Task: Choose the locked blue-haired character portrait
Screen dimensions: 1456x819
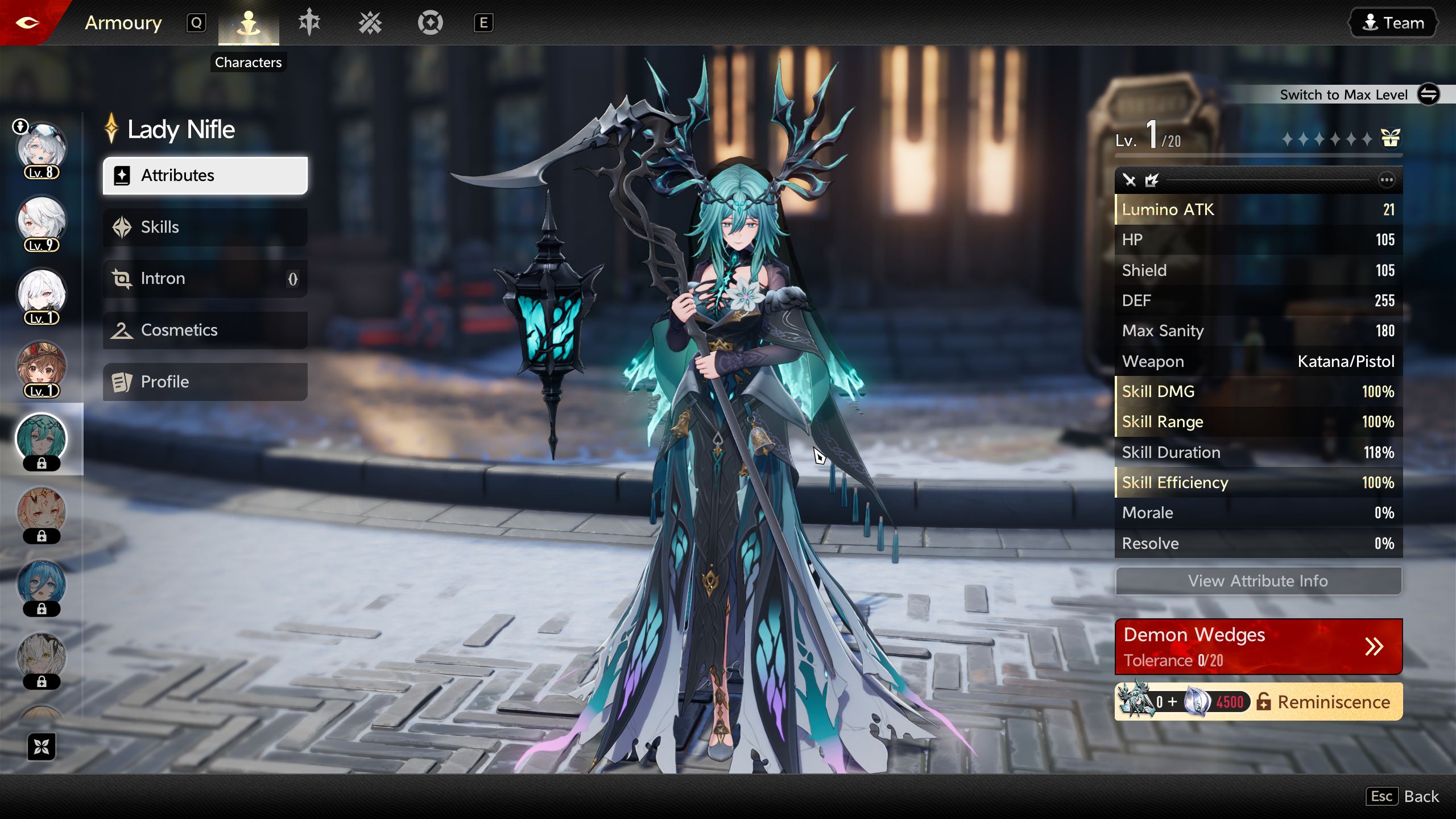Action: tap(42, 586)
